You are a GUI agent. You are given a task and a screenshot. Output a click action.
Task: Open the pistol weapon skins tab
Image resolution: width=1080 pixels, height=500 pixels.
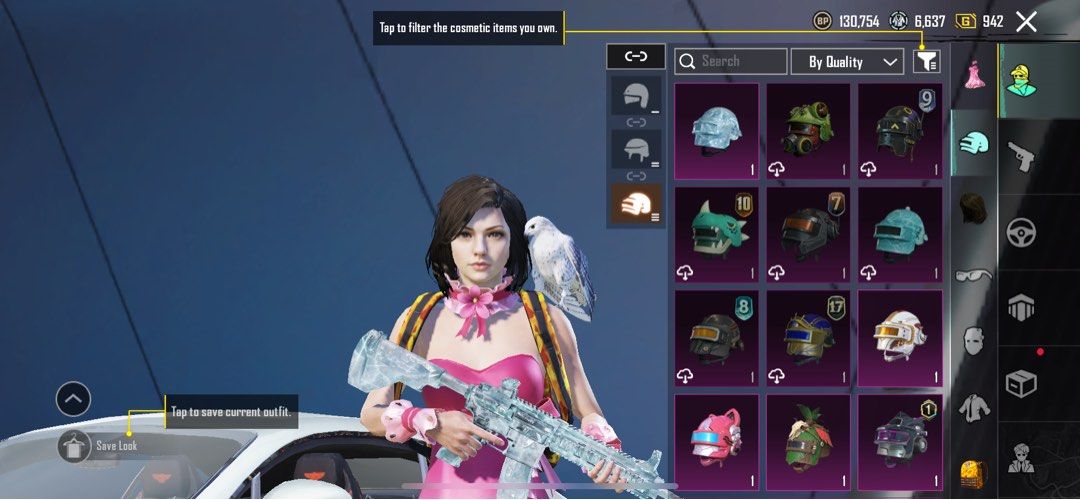pos(1021,155)
